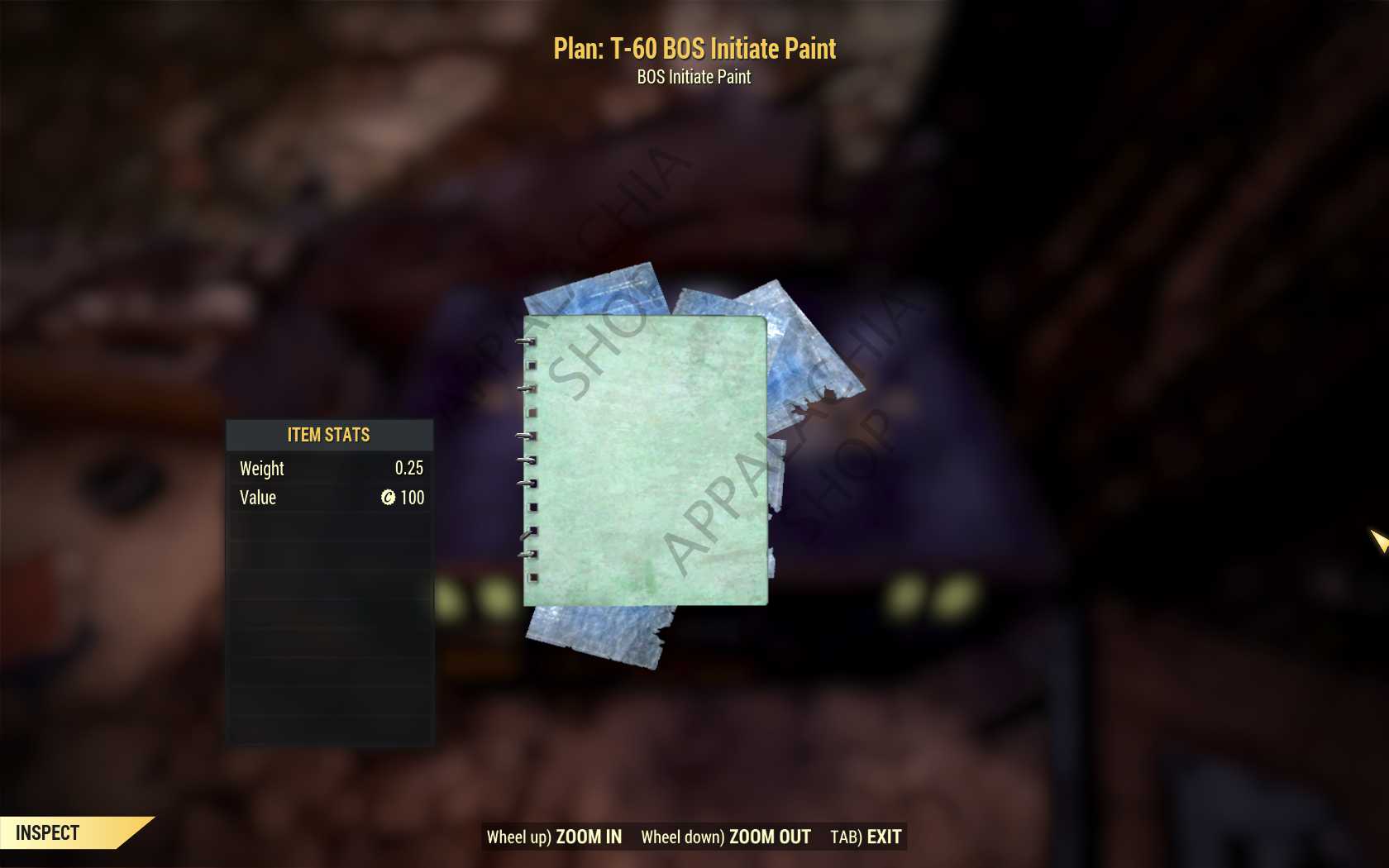Click the ZOOM OUT control label

click(769, 837)
